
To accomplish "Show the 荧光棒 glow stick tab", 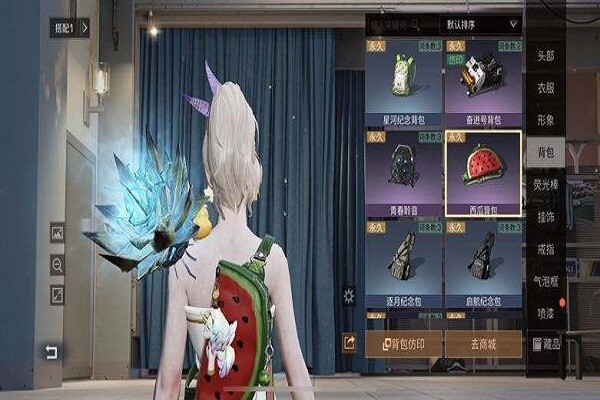I will (545, 183).
